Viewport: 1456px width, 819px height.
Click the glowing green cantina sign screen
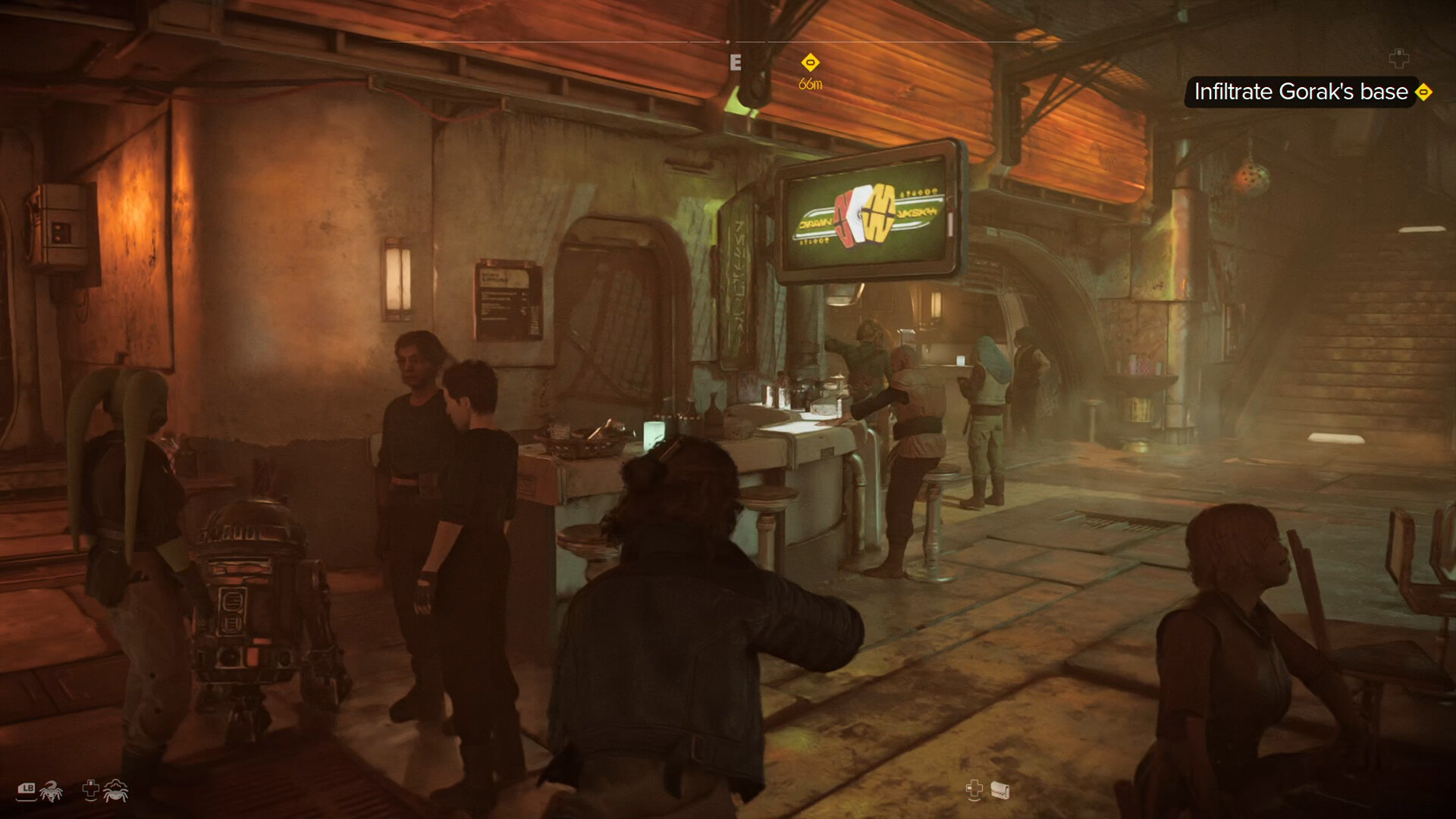(864, 215)
